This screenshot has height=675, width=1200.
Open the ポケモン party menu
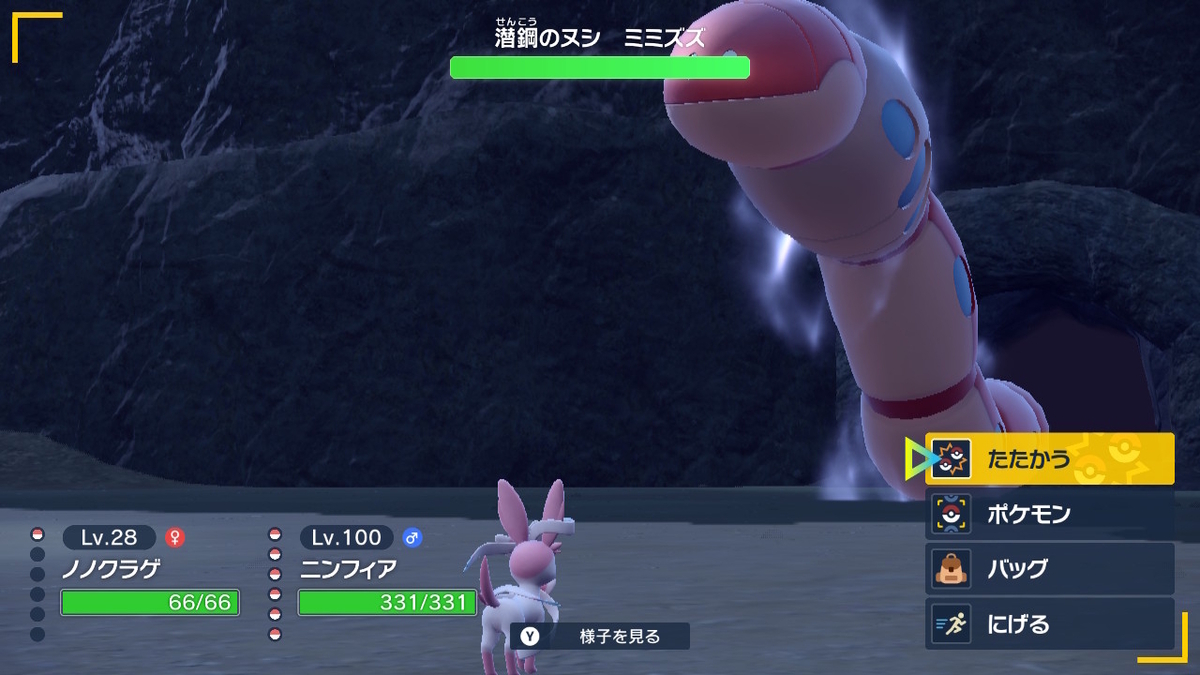[1048, 514]
